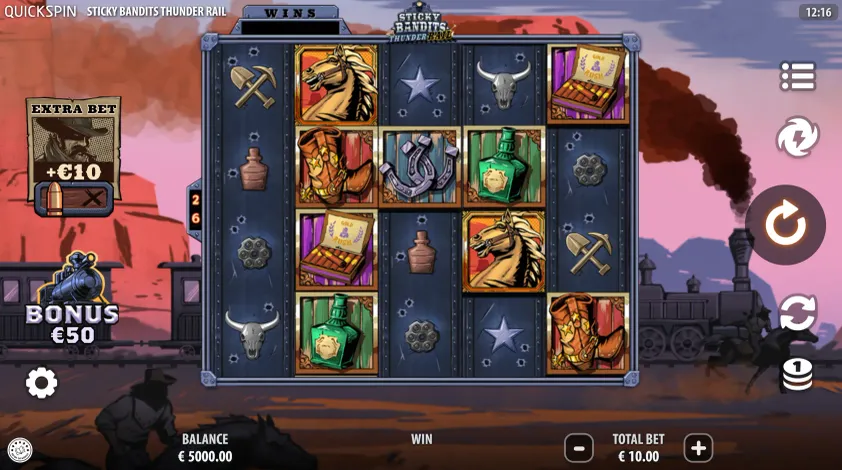Increase total bet with the plus button
Screen dimensions: 842x470
point(698,448)
